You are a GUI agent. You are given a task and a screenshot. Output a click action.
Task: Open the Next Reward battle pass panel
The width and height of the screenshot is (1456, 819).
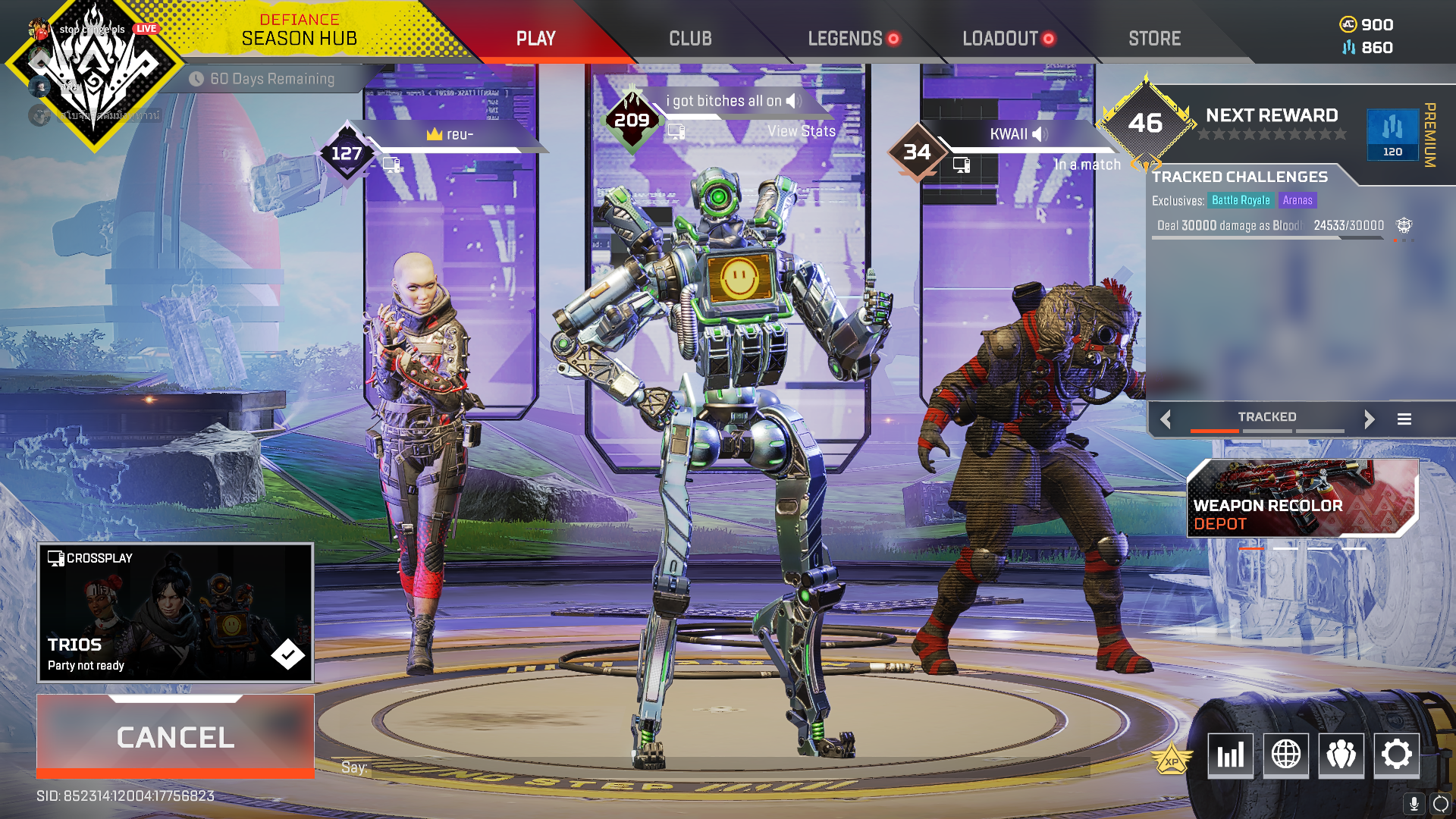click(1272, 124)
